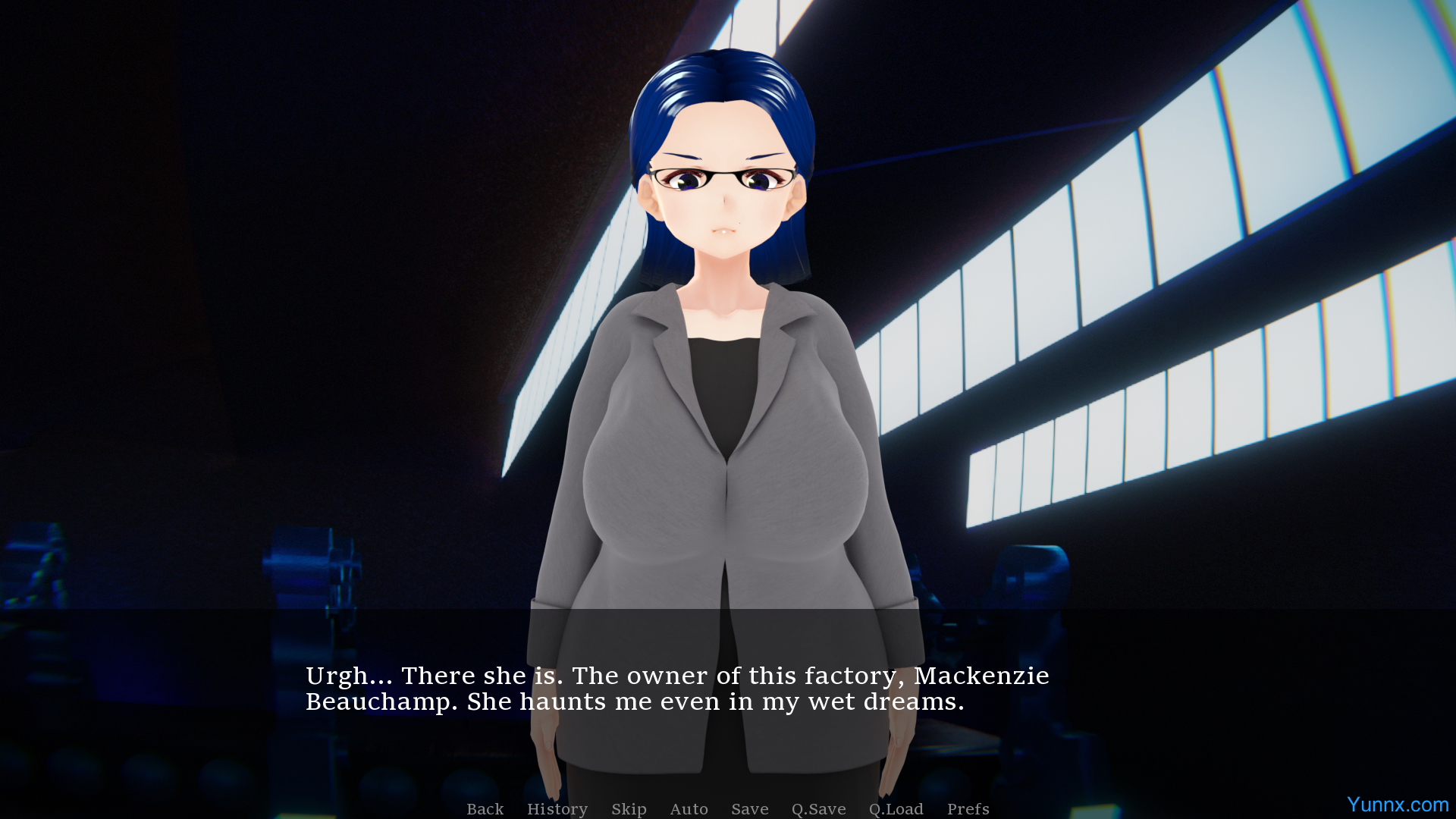1456x819 pixels.
Task: Quick save with Q.Save
Action: 818,809
